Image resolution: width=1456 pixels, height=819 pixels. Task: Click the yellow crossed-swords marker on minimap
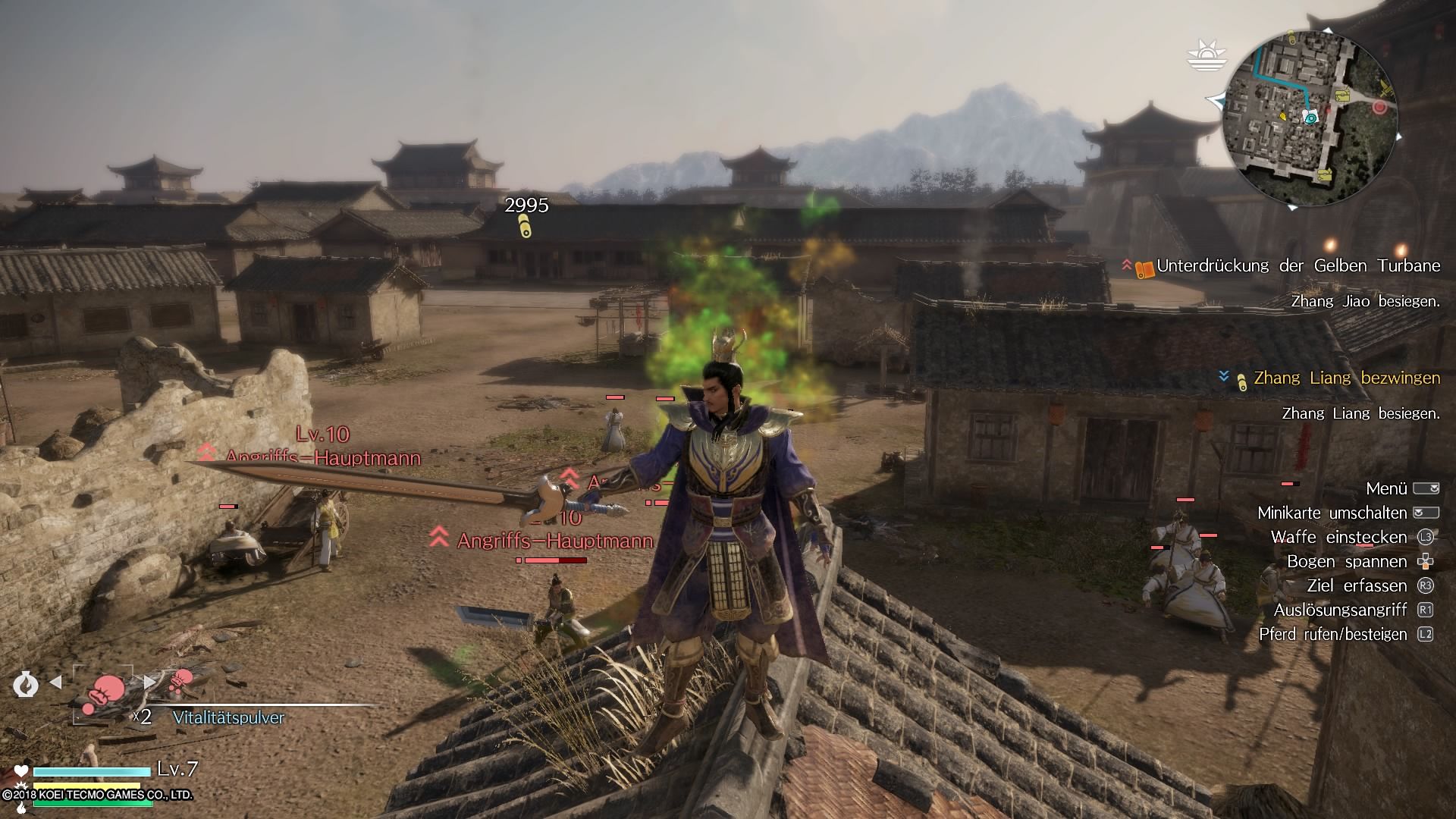1387,86
